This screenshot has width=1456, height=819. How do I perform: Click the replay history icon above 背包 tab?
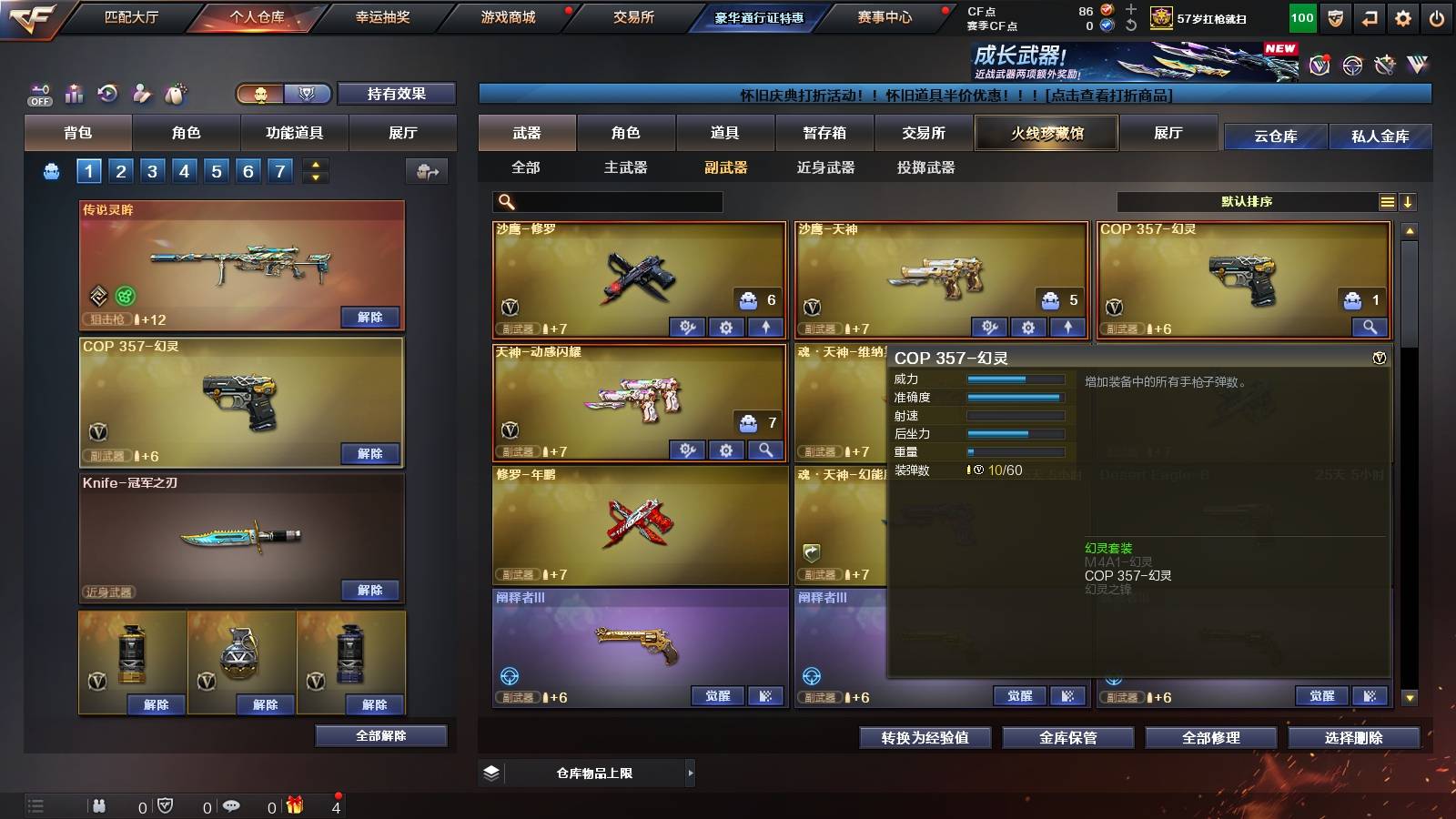(108, 94)
